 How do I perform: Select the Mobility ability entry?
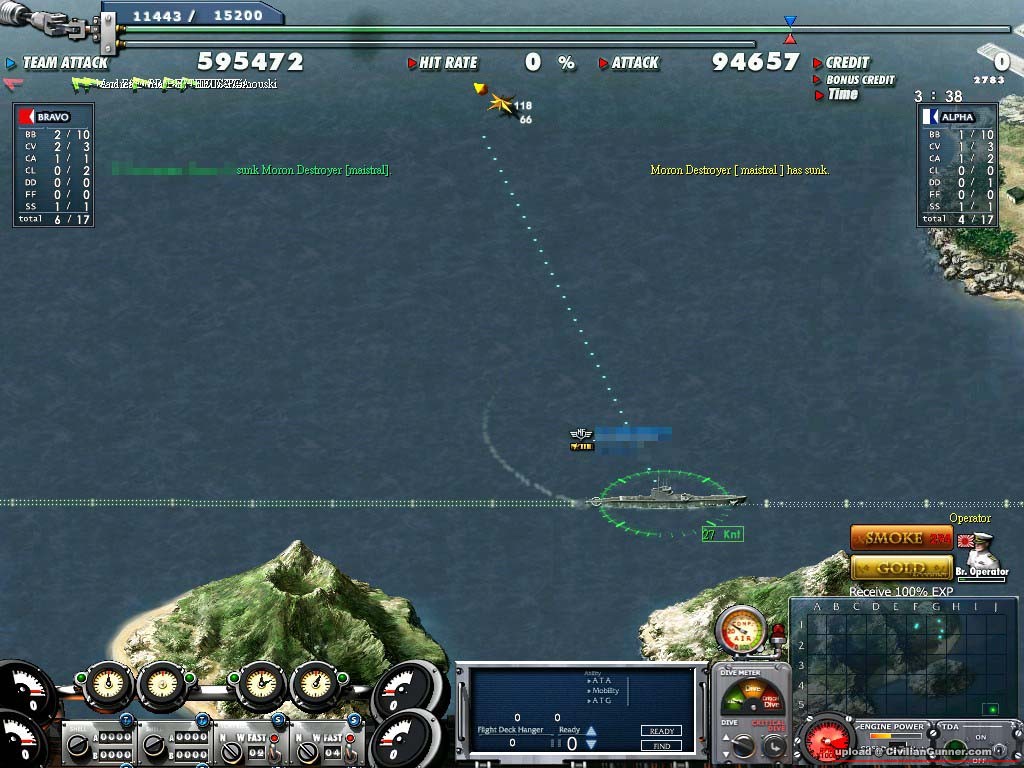(605, 691)
